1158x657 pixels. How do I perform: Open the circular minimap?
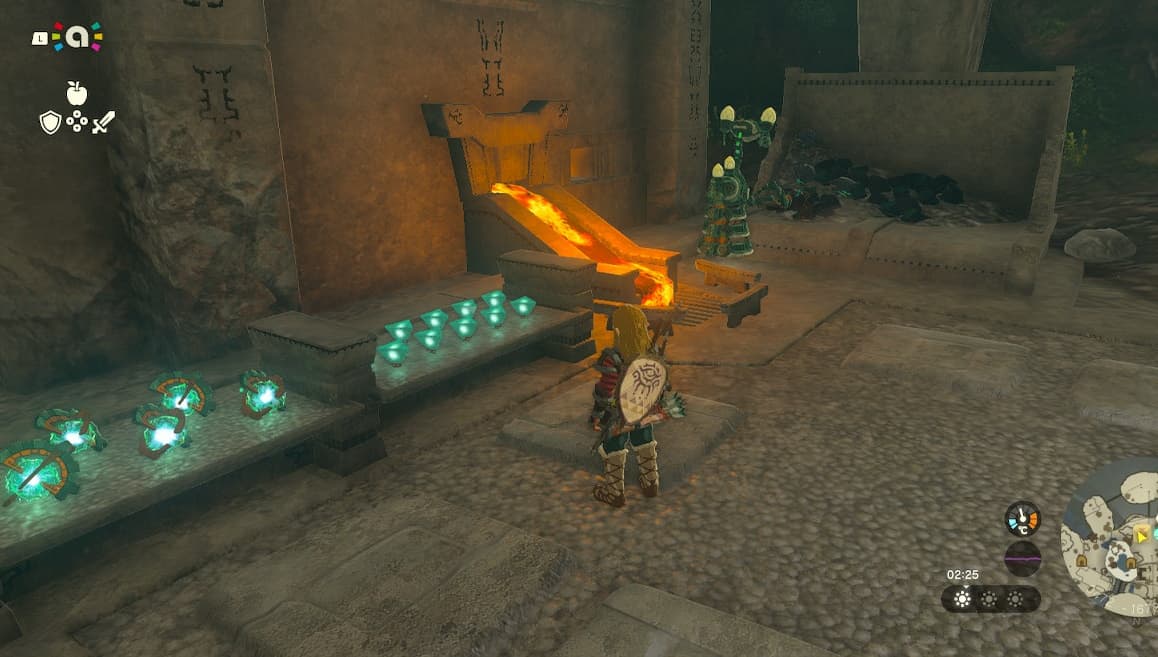point(1112,535)
